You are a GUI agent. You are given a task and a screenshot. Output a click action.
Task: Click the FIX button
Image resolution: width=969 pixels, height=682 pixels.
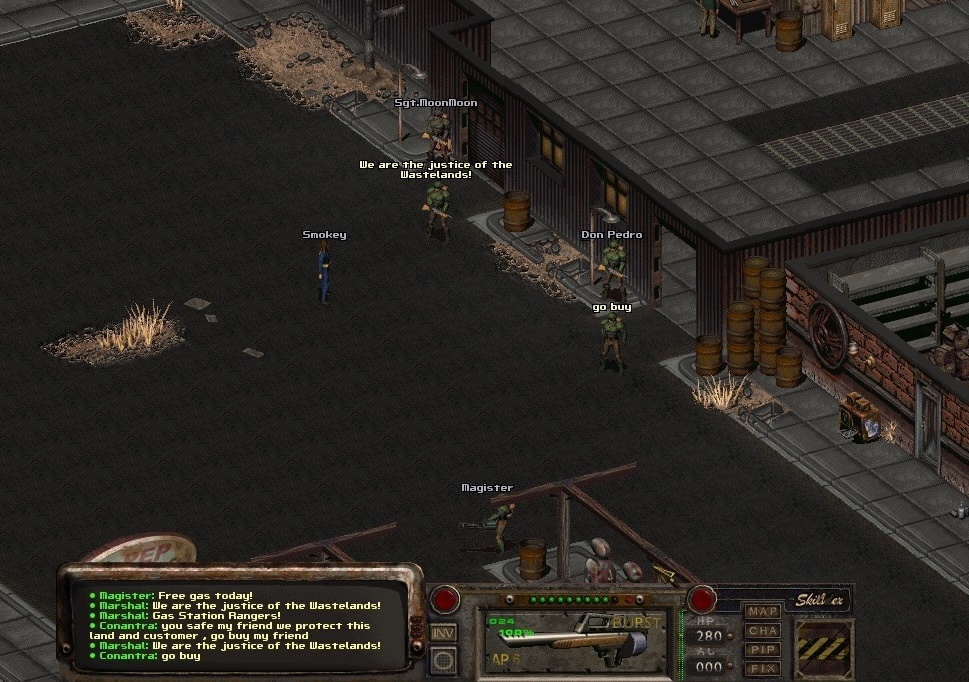point(762,667)
